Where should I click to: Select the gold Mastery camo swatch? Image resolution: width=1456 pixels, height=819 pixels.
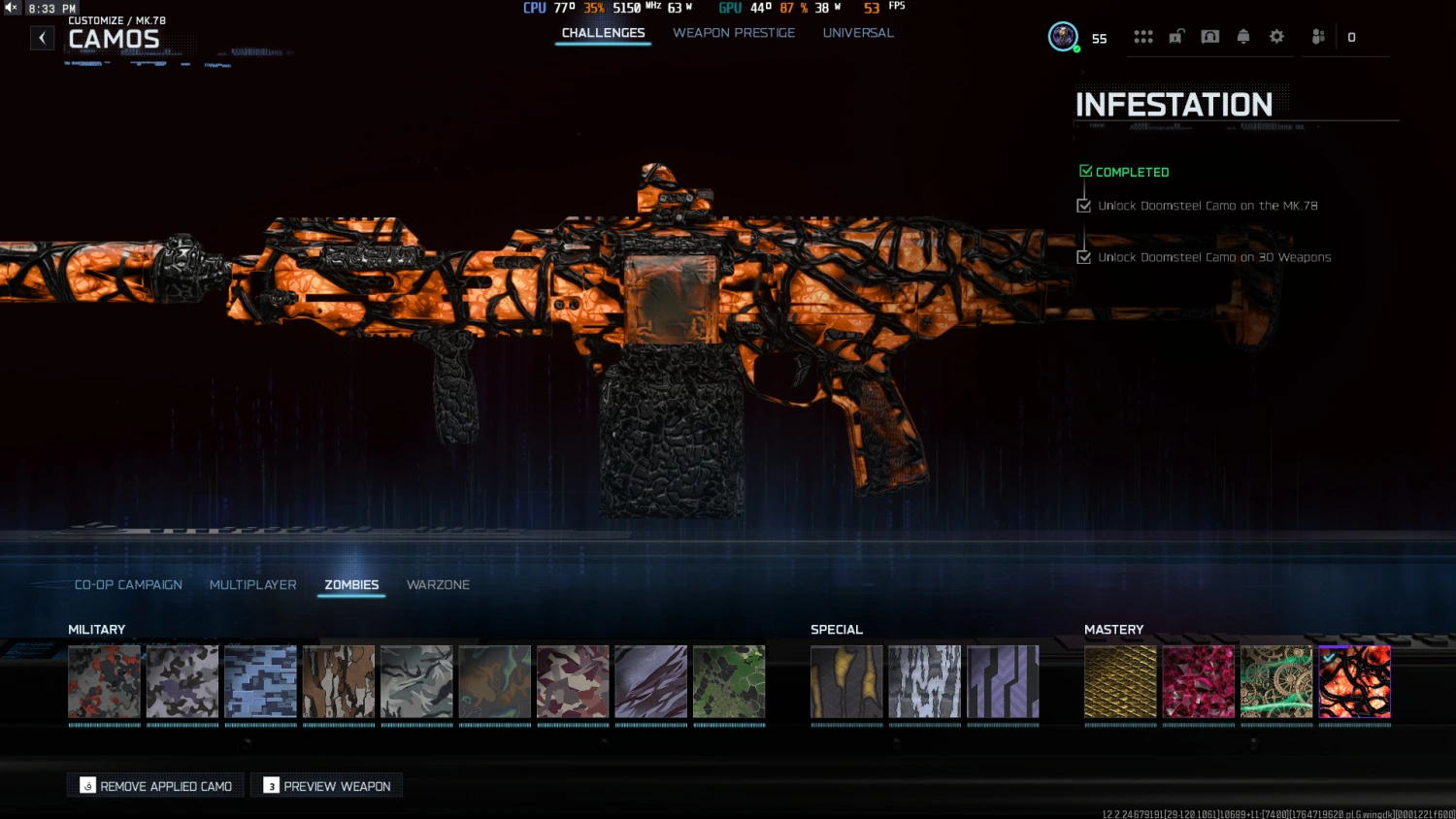click(x=1120, y=681)
